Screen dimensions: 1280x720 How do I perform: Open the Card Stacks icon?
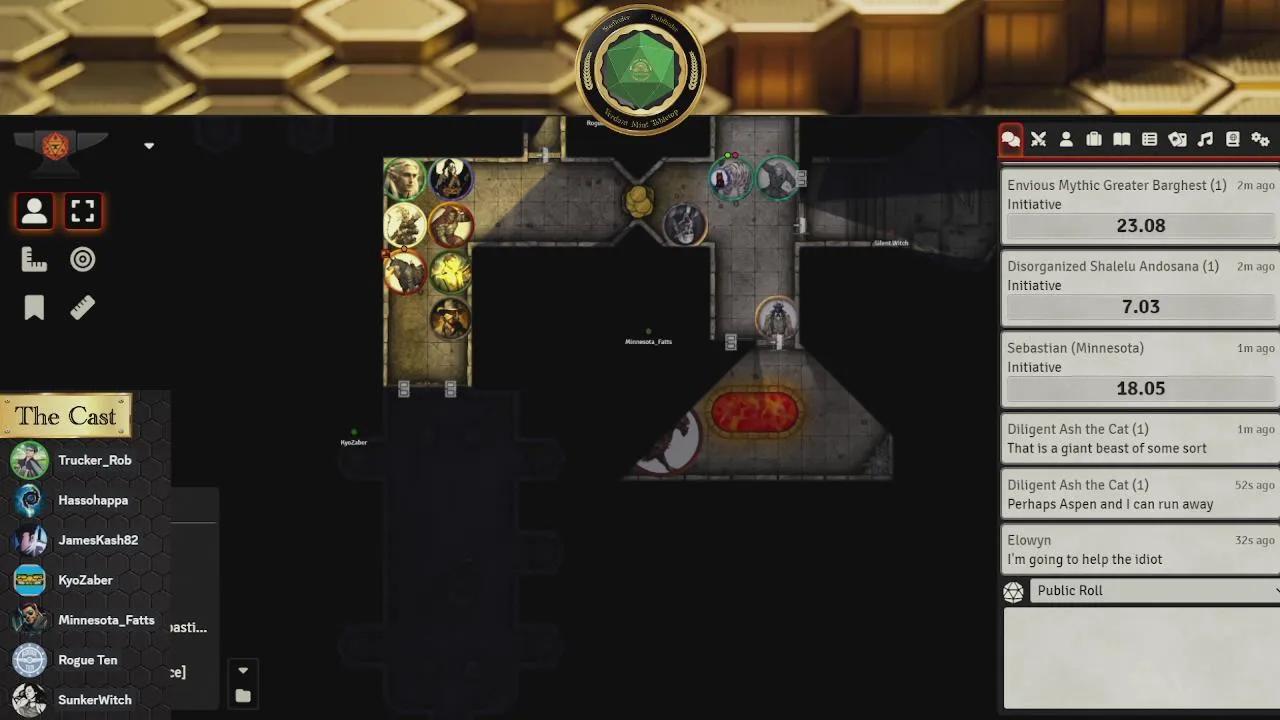point(1177,139)
